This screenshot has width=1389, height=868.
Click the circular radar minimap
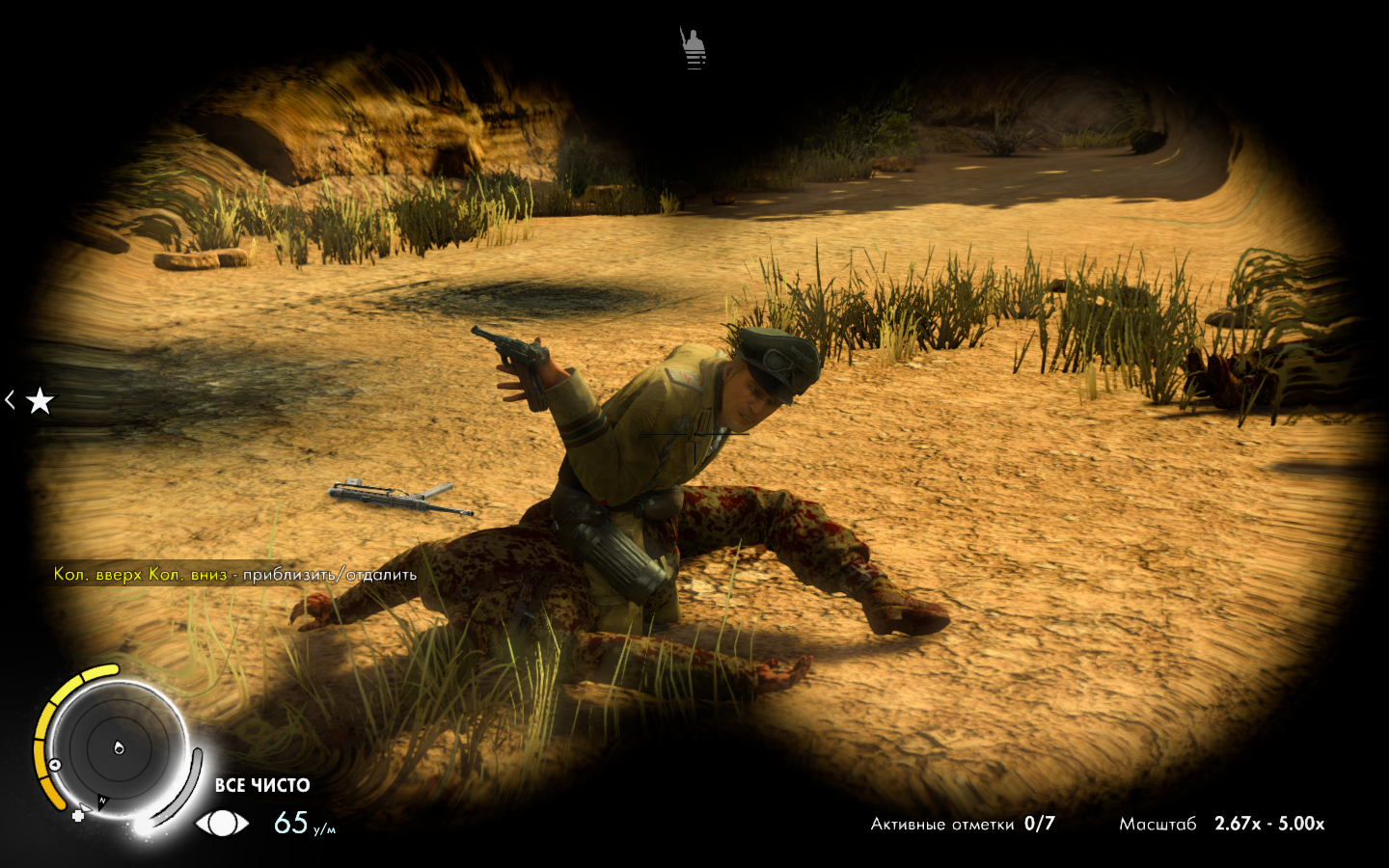(118, 747)
